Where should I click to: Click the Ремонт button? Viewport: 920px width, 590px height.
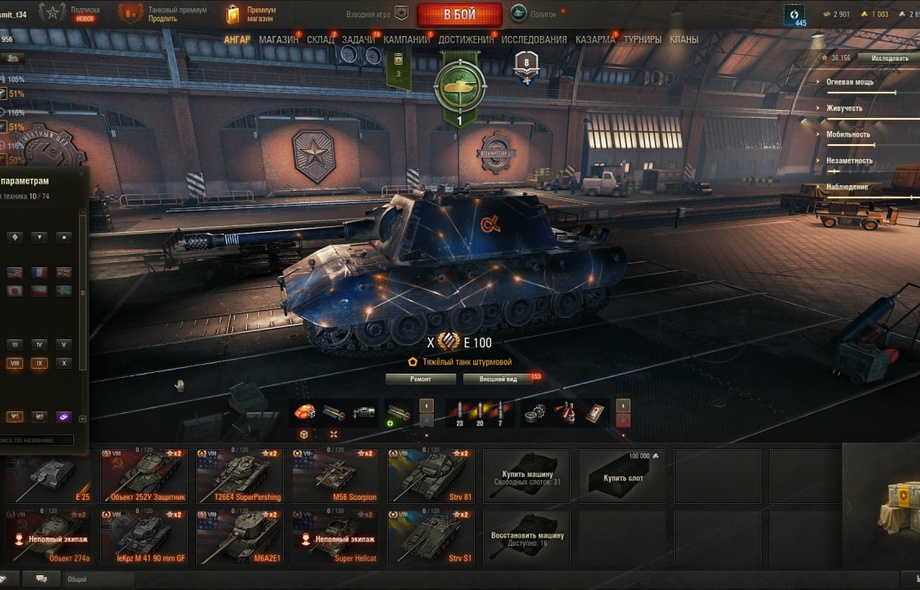coord(420,380)
